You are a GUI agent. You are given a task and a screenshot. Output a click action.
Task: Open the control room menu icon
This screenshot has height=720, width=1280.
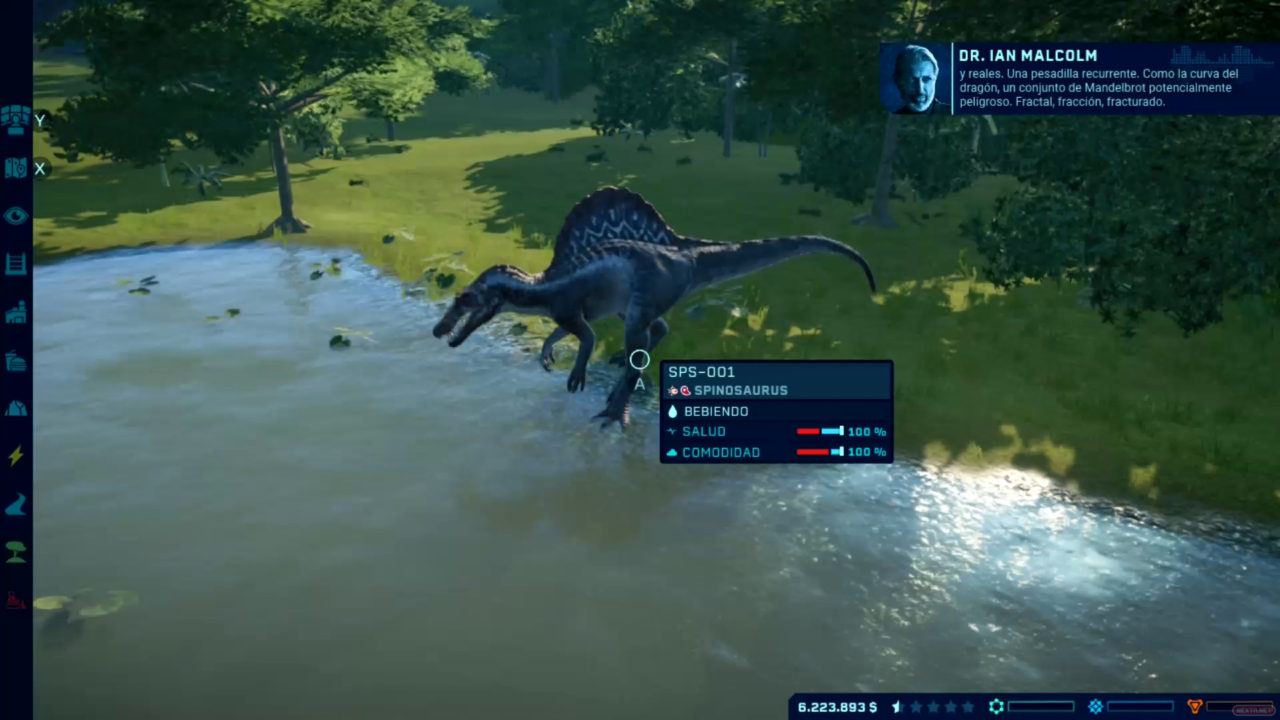(x=15, y=120)
